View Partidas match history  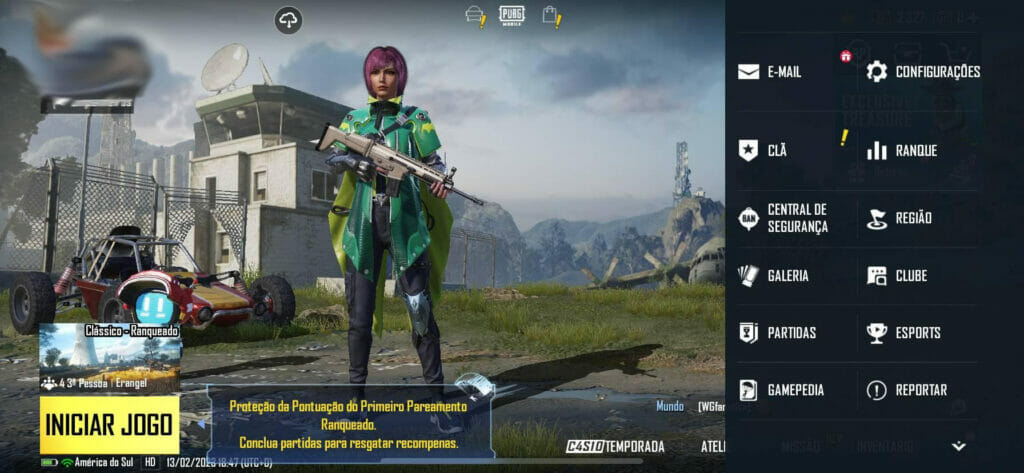point(777,333)
